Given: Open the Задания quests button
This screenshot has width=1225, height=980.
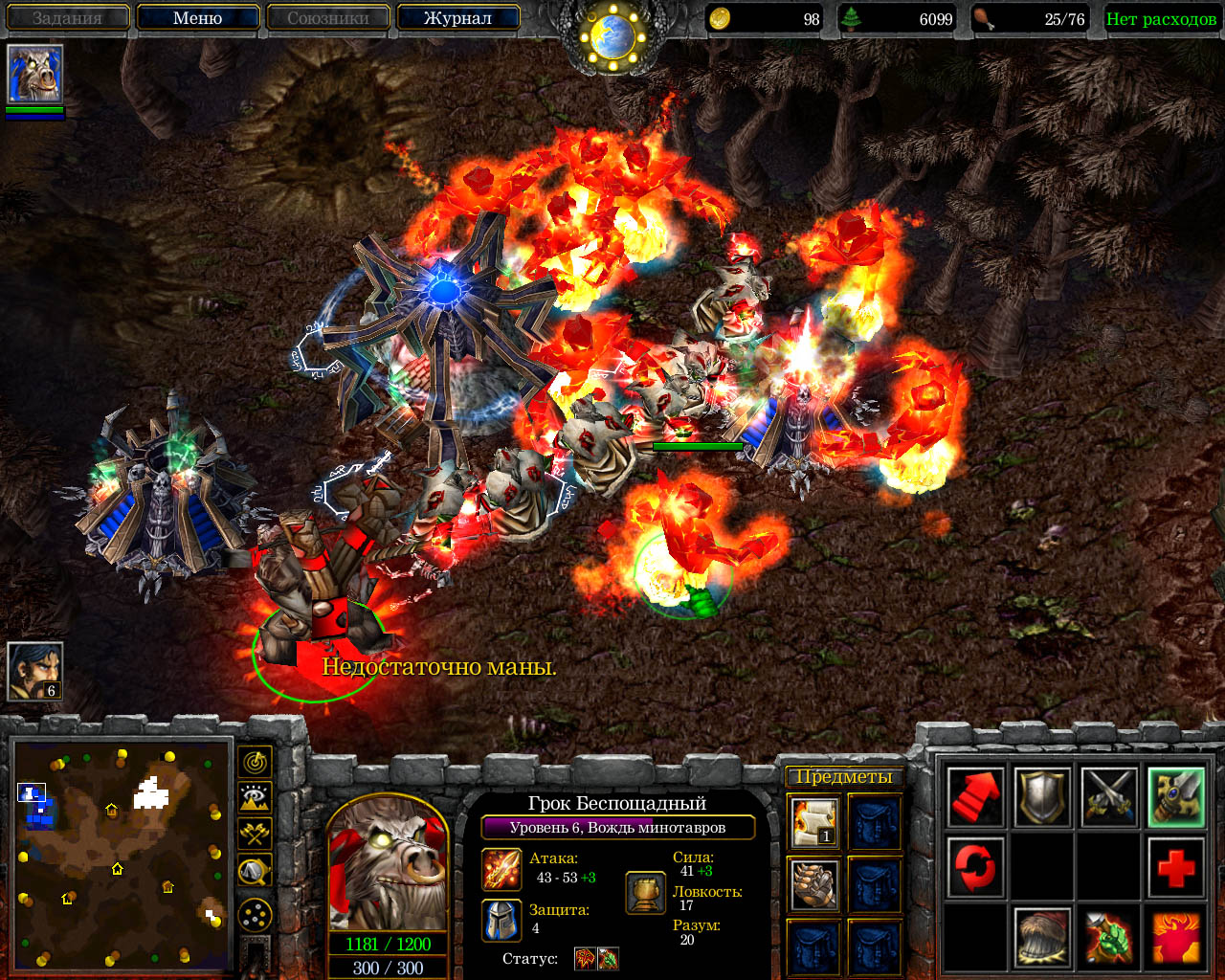Looking at the screenshot, I should pos(67,18).
